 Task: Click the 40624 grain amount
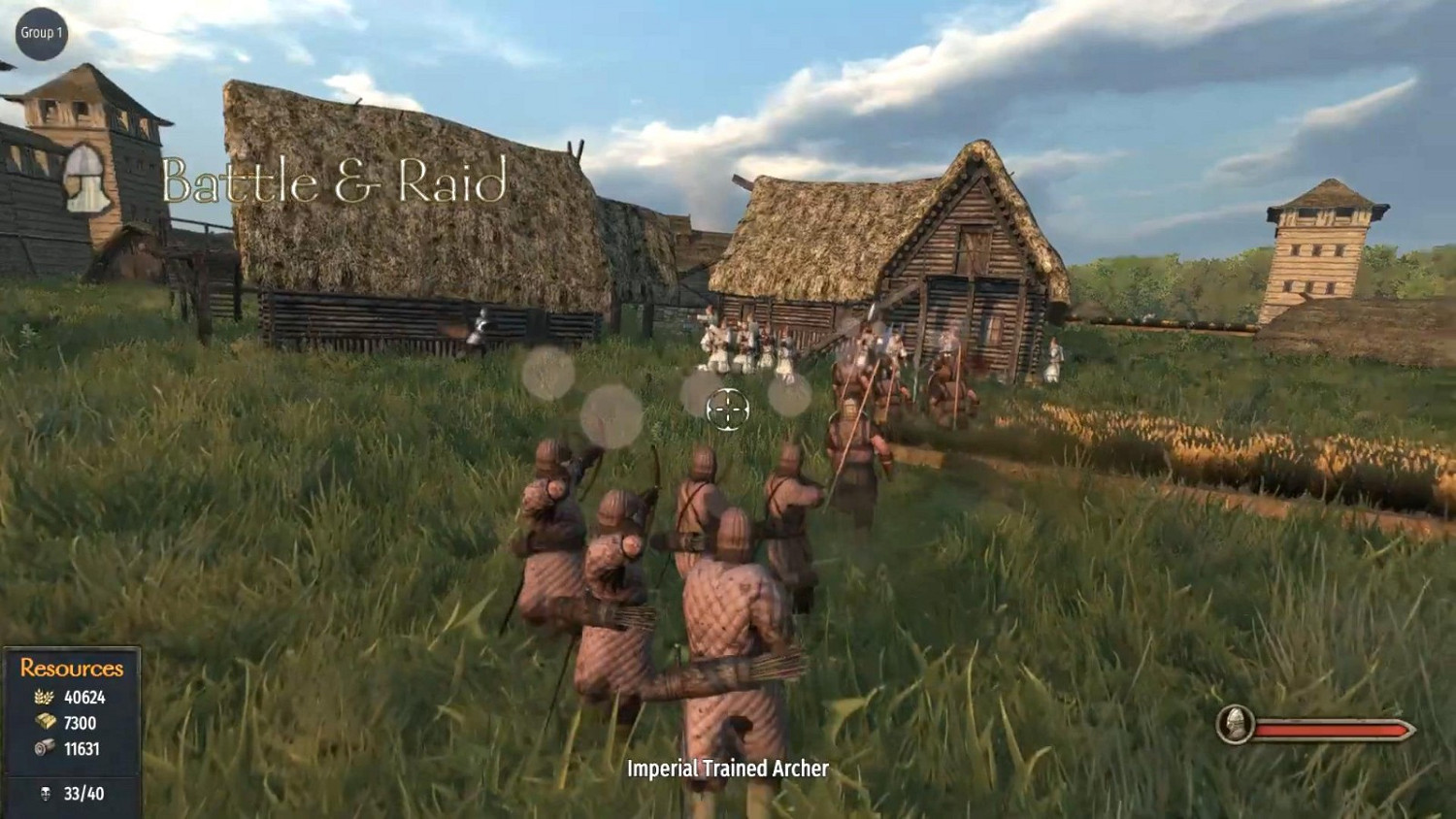[85, 697]
